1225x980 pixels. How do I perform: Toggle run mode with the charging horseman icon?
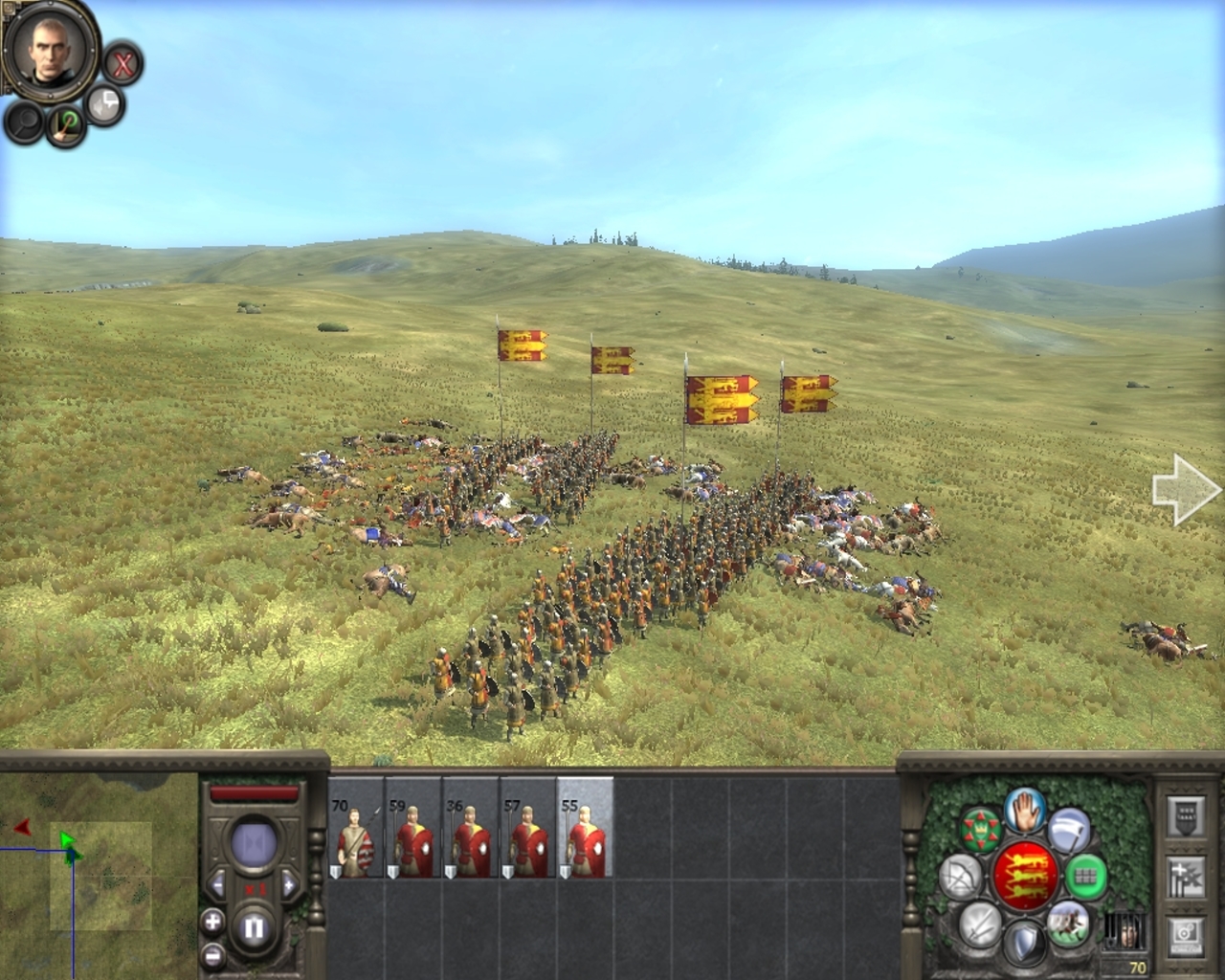(x=1068, y=922)
